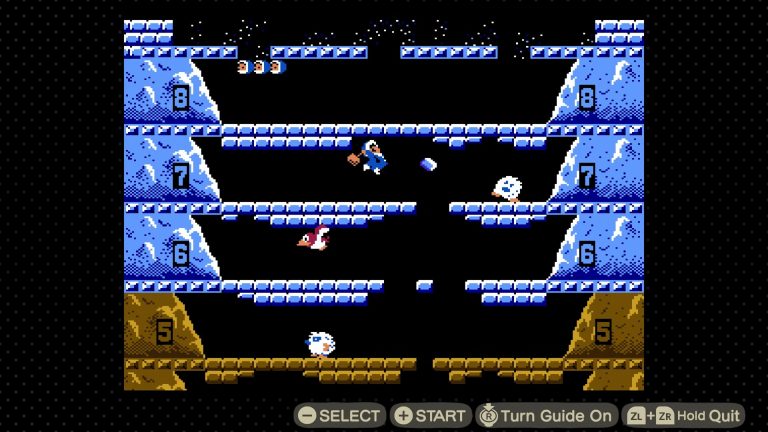Viewport: 768px width, 432px height.
Task: Toggle the Turn Guide On option
Action: [x=546, y=415]
